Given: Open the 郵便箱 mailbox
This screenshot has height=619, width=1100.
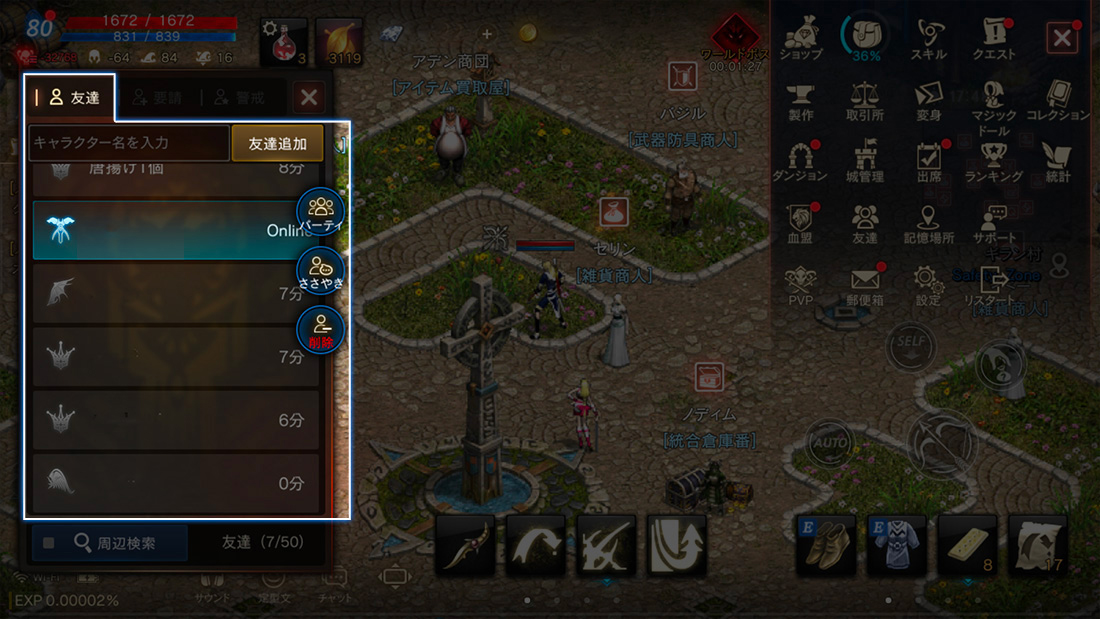Looking at the screenshot, I should [865, 284].
